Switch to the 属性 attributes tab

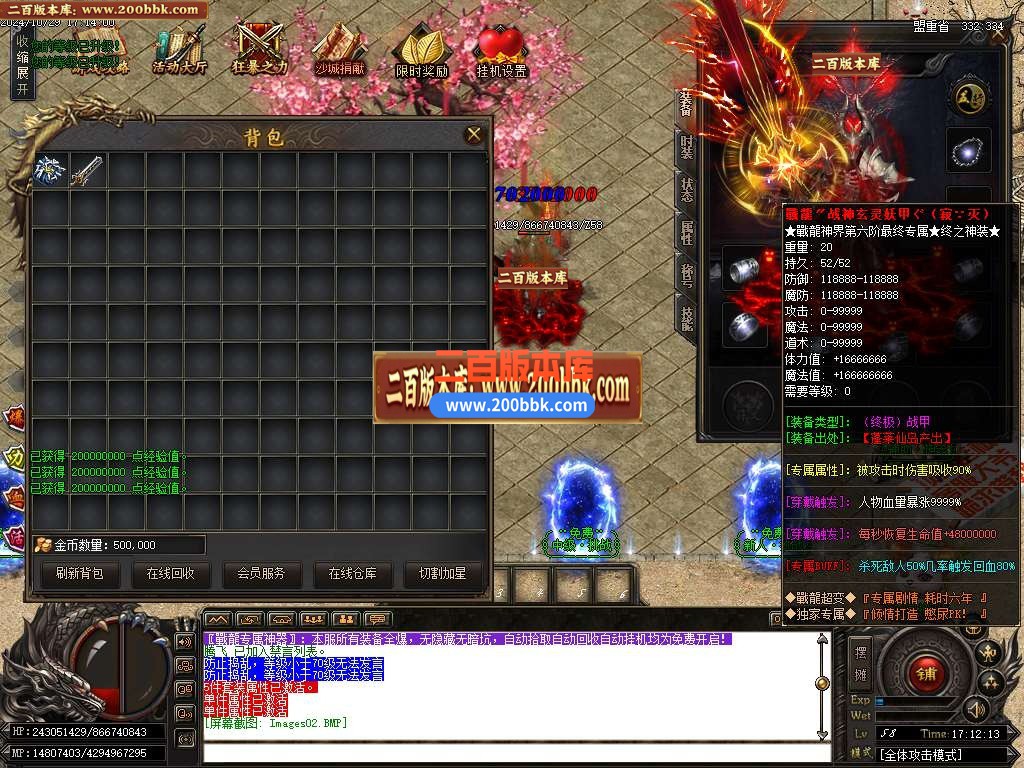[687, 233]
